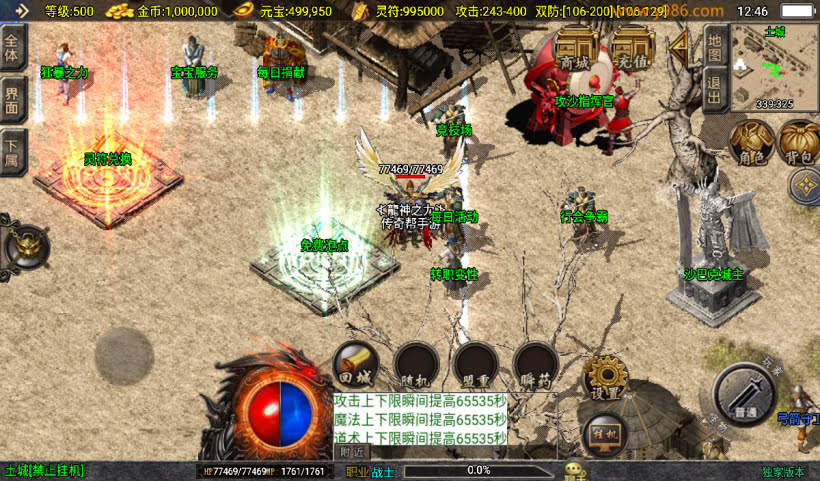This screenshot has height=481, width=820.
Task: Use the 回城 return scroll
Action: (x=353, y=365)
